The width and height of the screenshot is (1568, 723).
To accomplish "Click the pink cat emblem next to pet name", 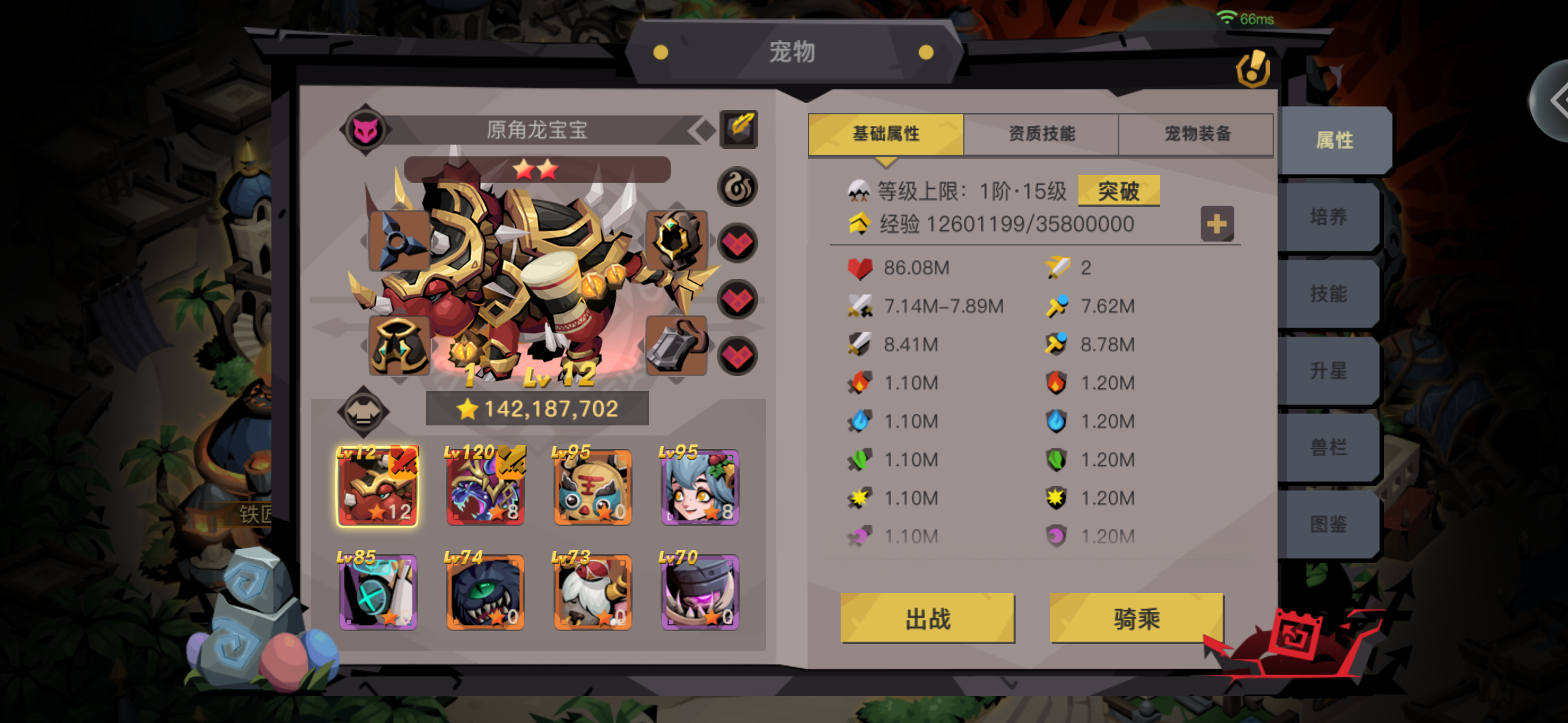I will click(365, 132).
